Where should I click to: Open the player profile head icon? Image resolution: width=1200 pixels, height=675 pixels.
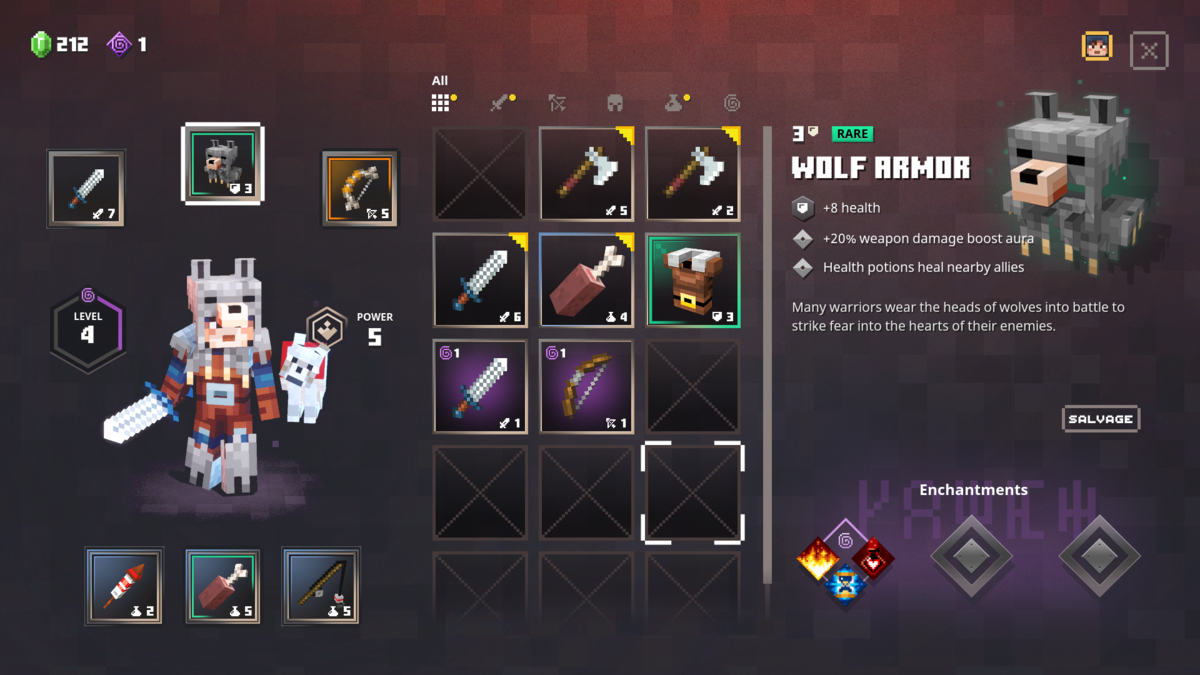[x=1097, y=47]
